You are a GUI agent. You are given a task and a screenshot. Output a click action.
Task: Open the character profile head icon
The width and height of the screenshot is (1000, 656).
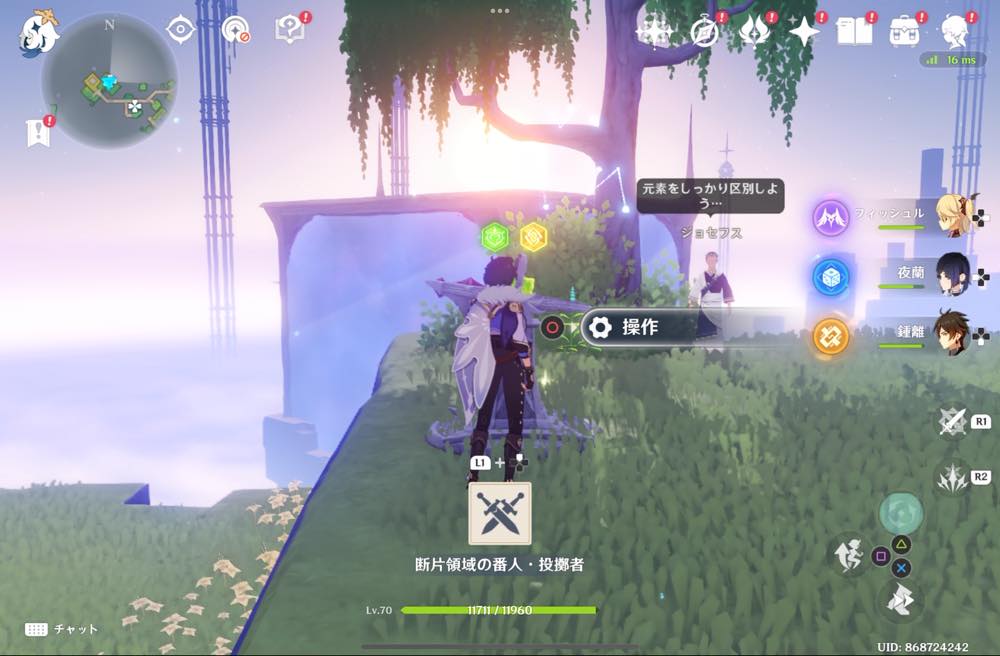[955, 32]
